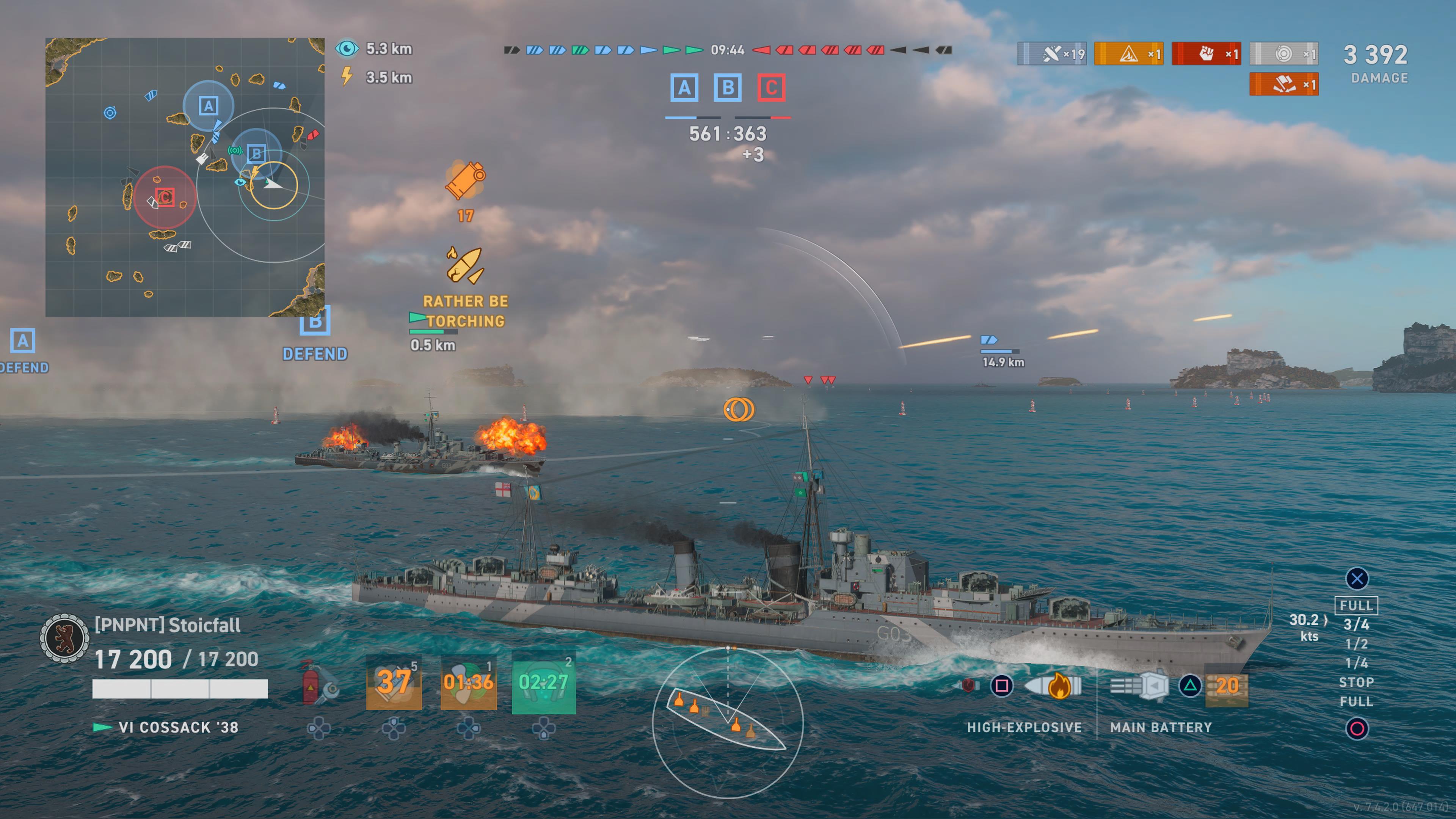The height and width of the screenshot is (819, 1456).
Task: Set throttle to 3/4 speed
Action: (x=1356, y=624)
